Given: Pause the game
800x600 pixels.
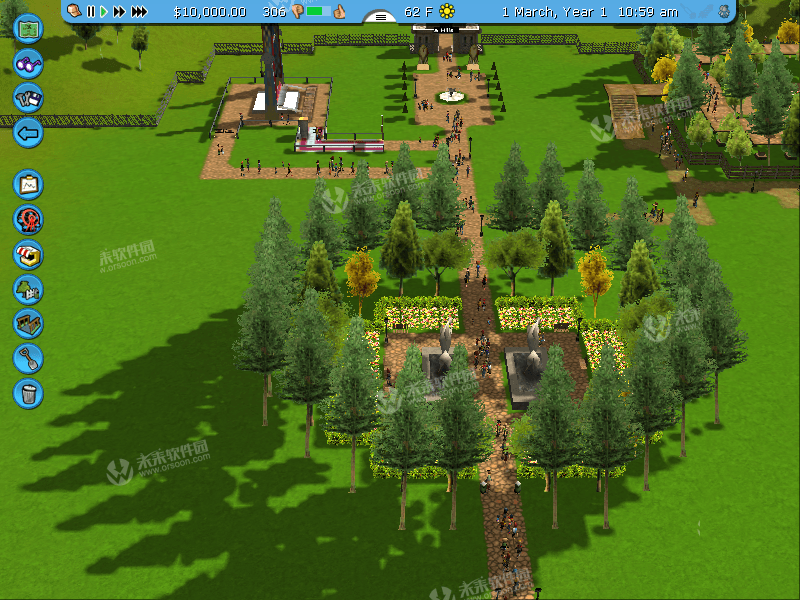Looking at the screenshot, I should (91, 12).
